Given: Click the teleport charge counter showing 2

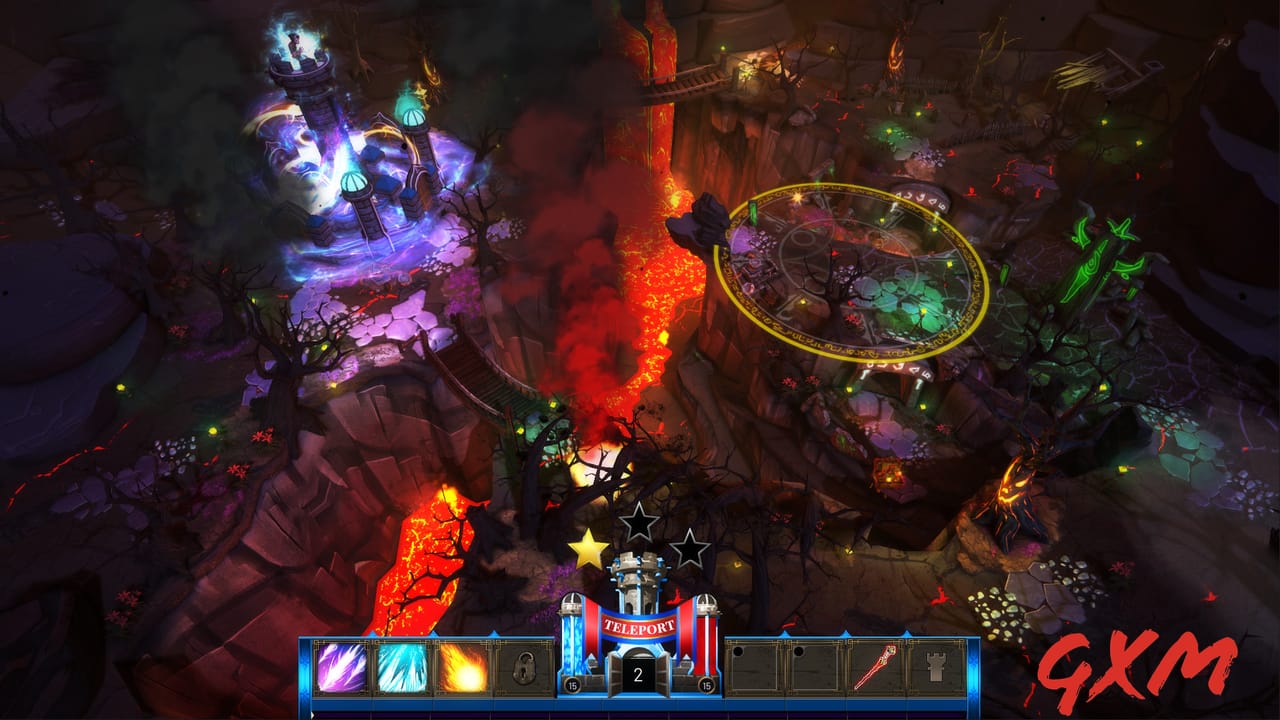Looking at the screenshot, I should pyautogui.click(x=637, y=675).
